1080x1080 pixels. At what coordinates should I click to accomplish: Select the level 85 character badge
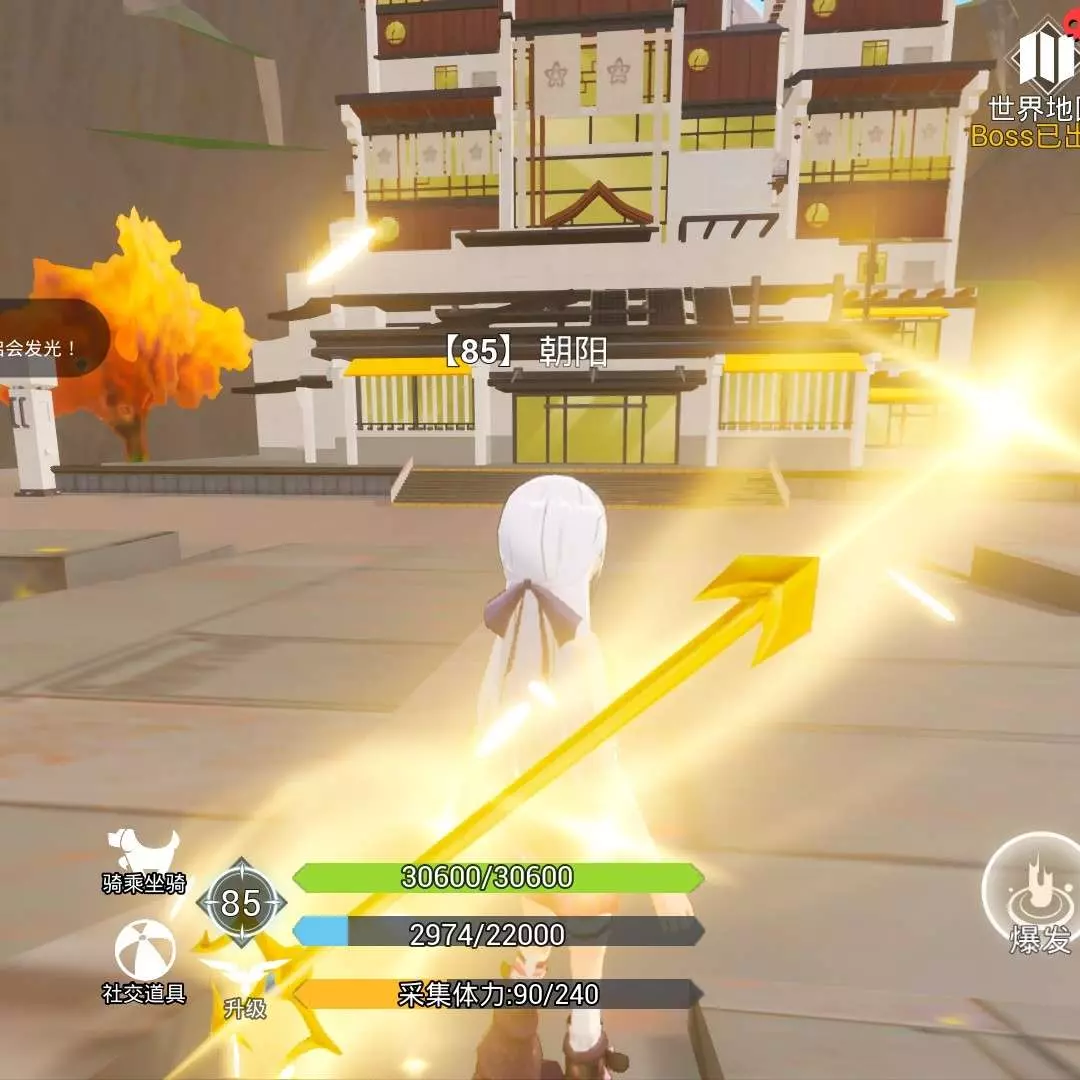click(x=241, y=903)
